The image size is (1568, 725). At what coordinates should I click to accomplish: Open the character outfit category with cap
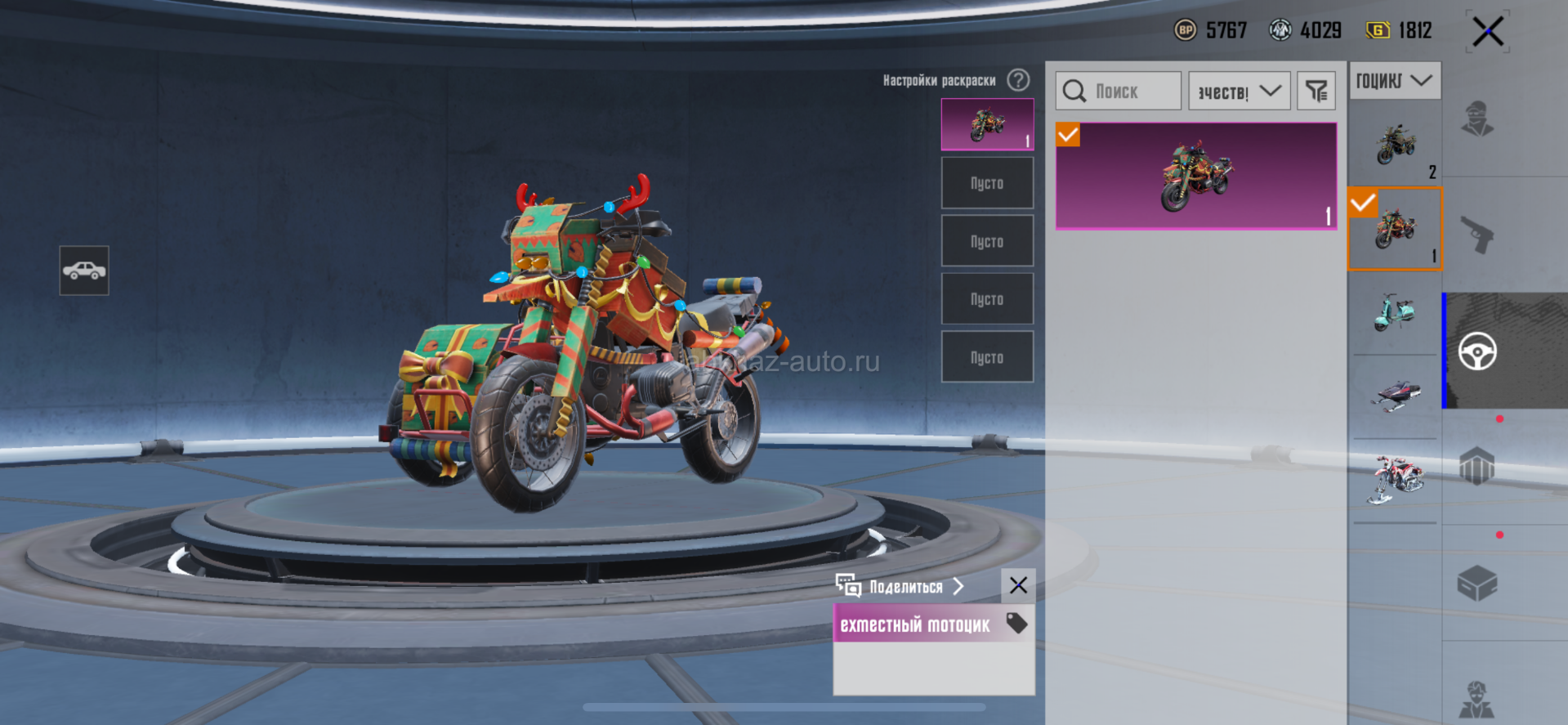point(1477,119)
